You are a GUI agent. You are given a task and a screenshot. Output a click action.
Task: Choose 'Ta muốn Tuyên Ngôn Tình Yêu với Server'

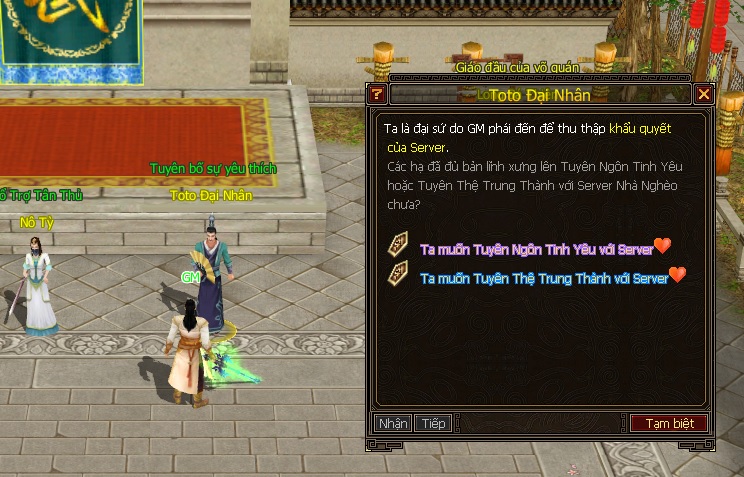pyautogui.click(x=537, y=248)
